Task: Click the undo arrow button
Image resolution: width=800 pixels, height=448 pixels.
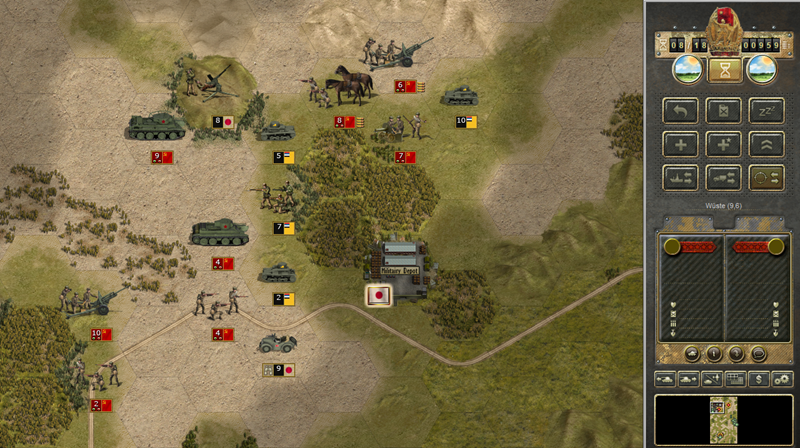Action: (x=681, y=111)
